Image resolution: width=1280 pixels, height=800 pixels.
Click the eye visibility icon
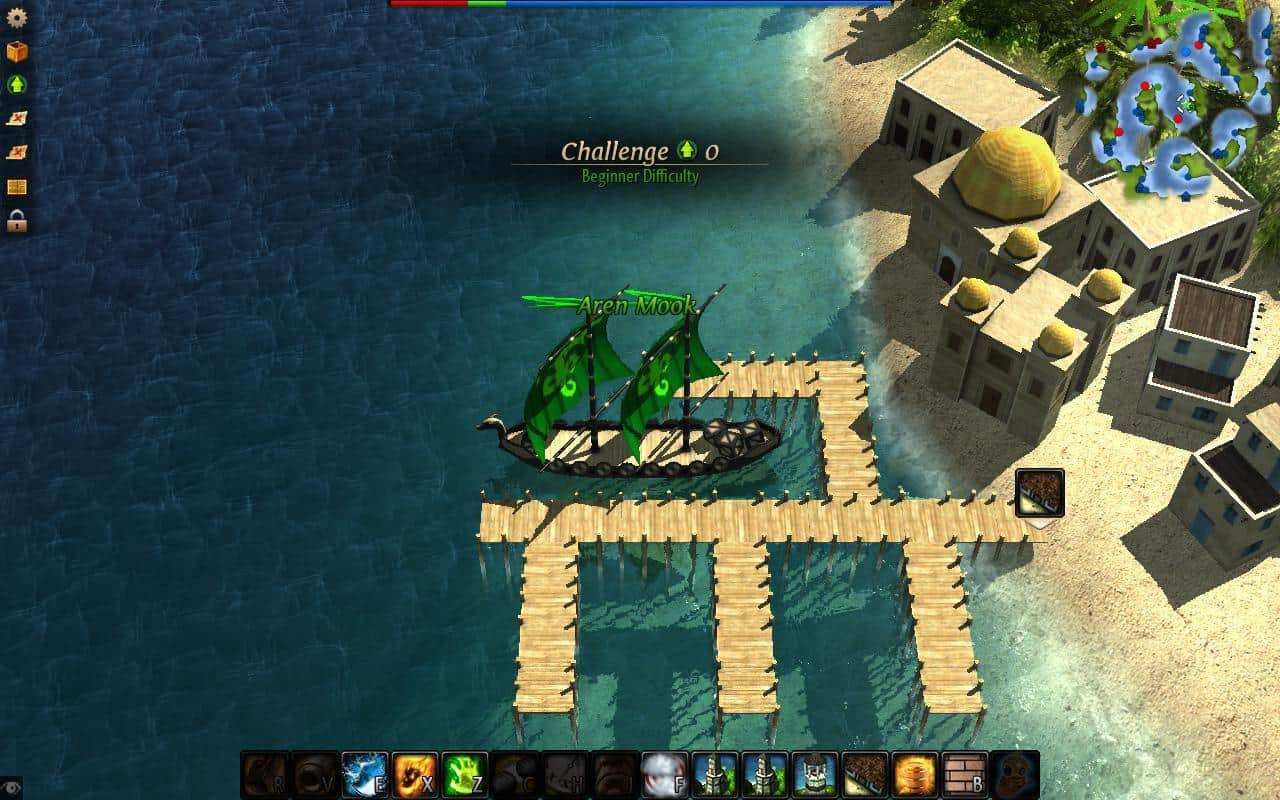pos(11,787)
